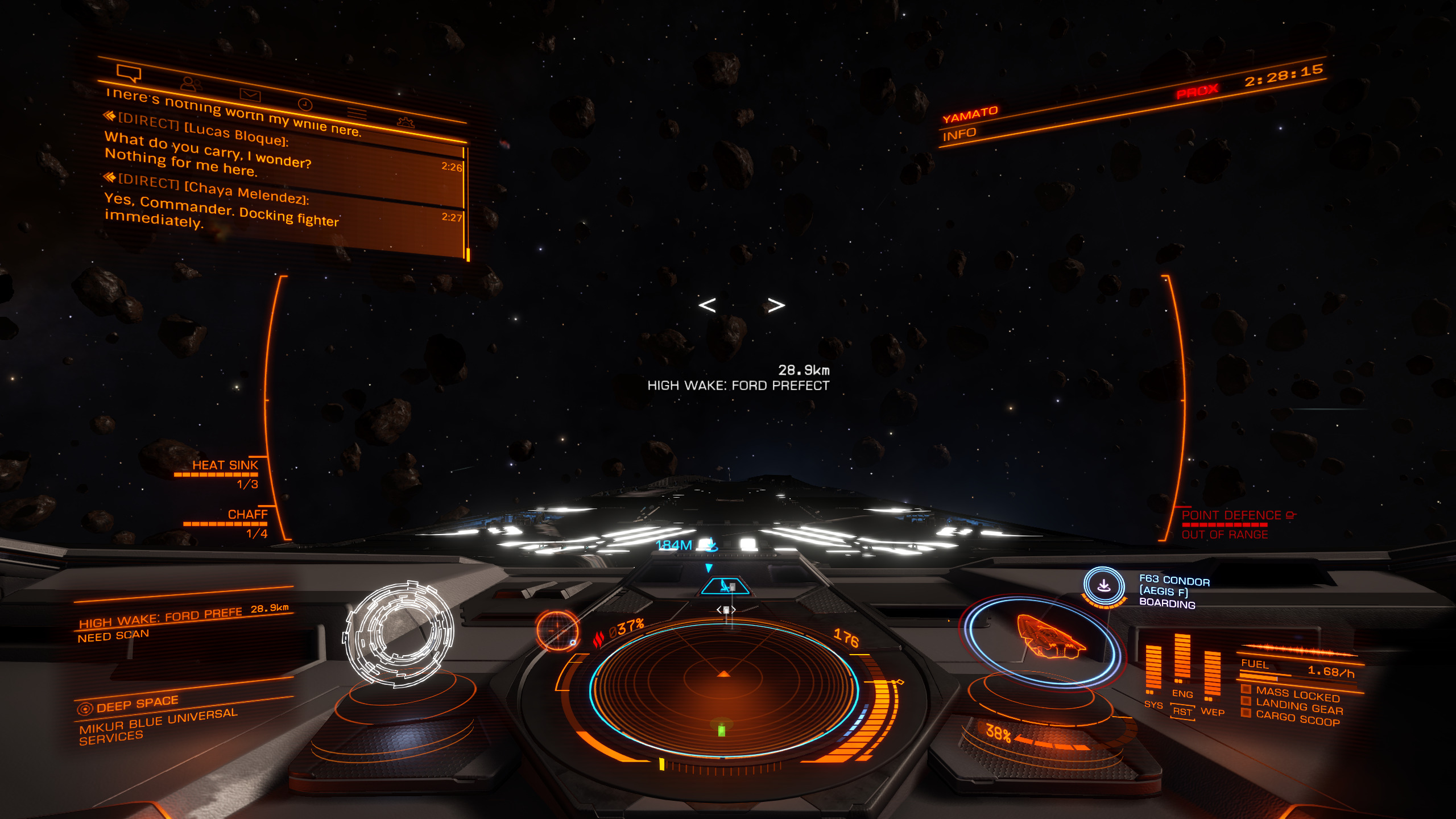Select the Heat Sink fire group entry
This screenshot has height=819, width=1456.
(225, 466)
